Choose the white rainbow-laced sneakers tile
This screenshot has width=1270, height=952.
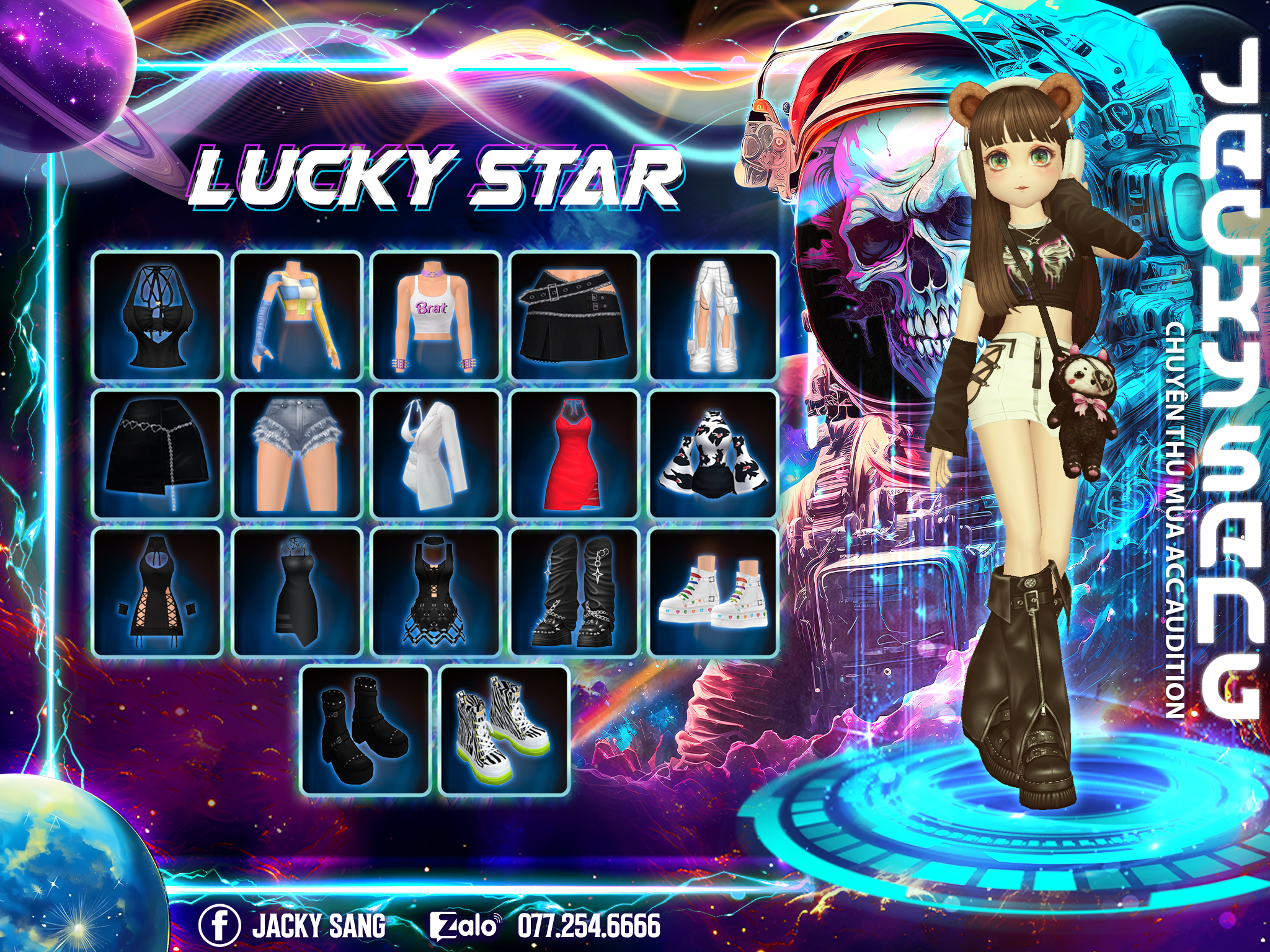[x=713, y=593]
